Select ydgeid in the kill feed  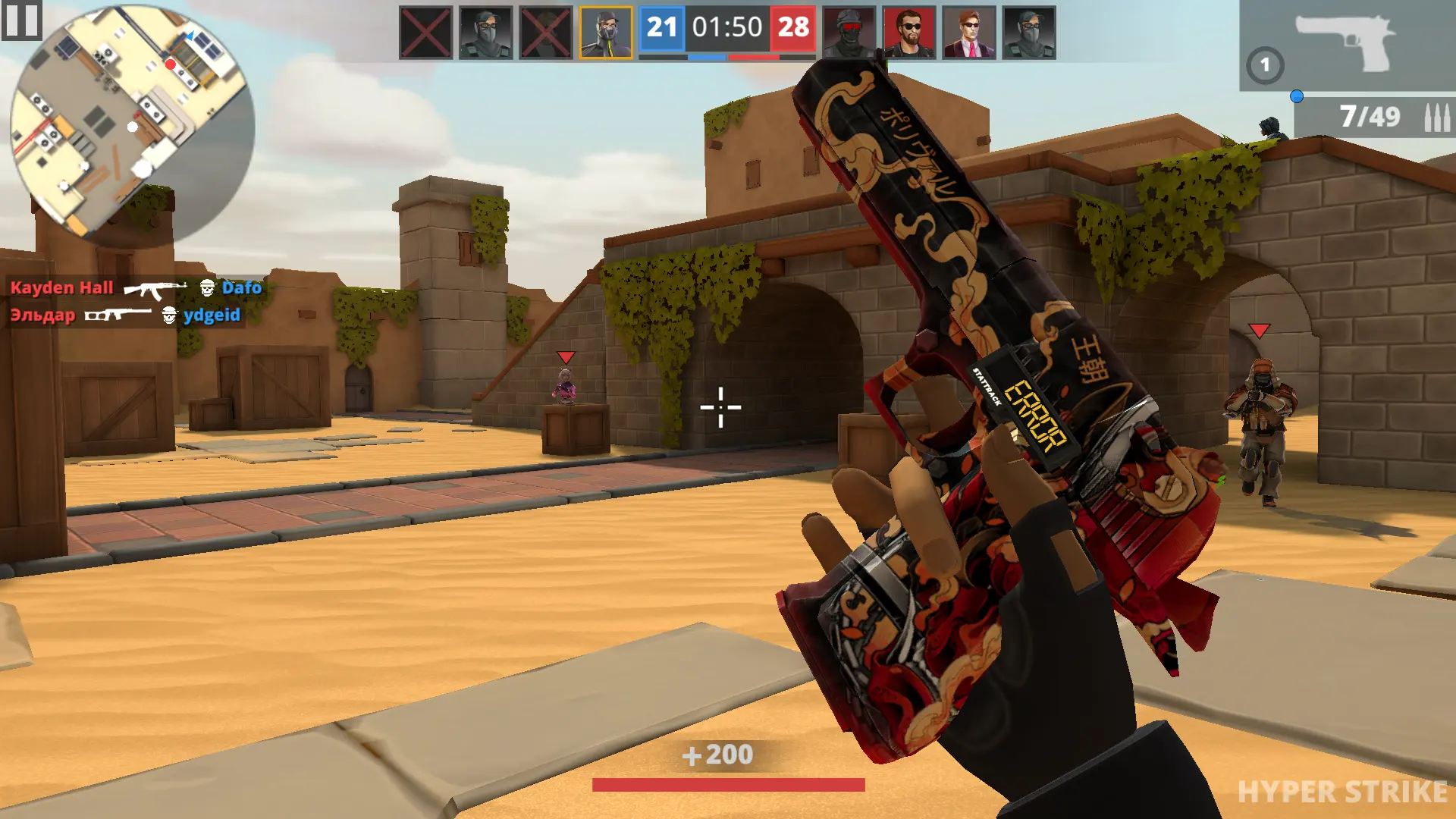(x=212, y=315)
